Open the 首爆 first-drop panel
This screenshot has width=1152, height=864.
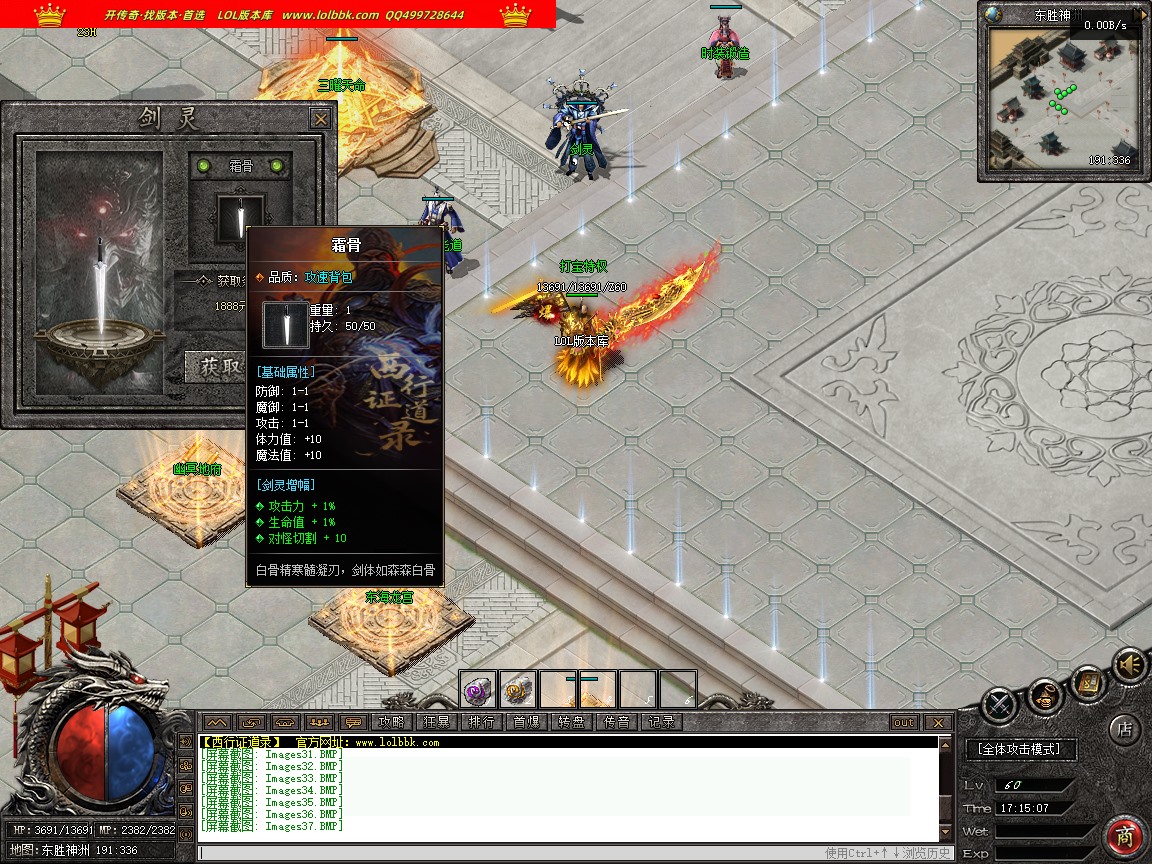tap(526, 722)
